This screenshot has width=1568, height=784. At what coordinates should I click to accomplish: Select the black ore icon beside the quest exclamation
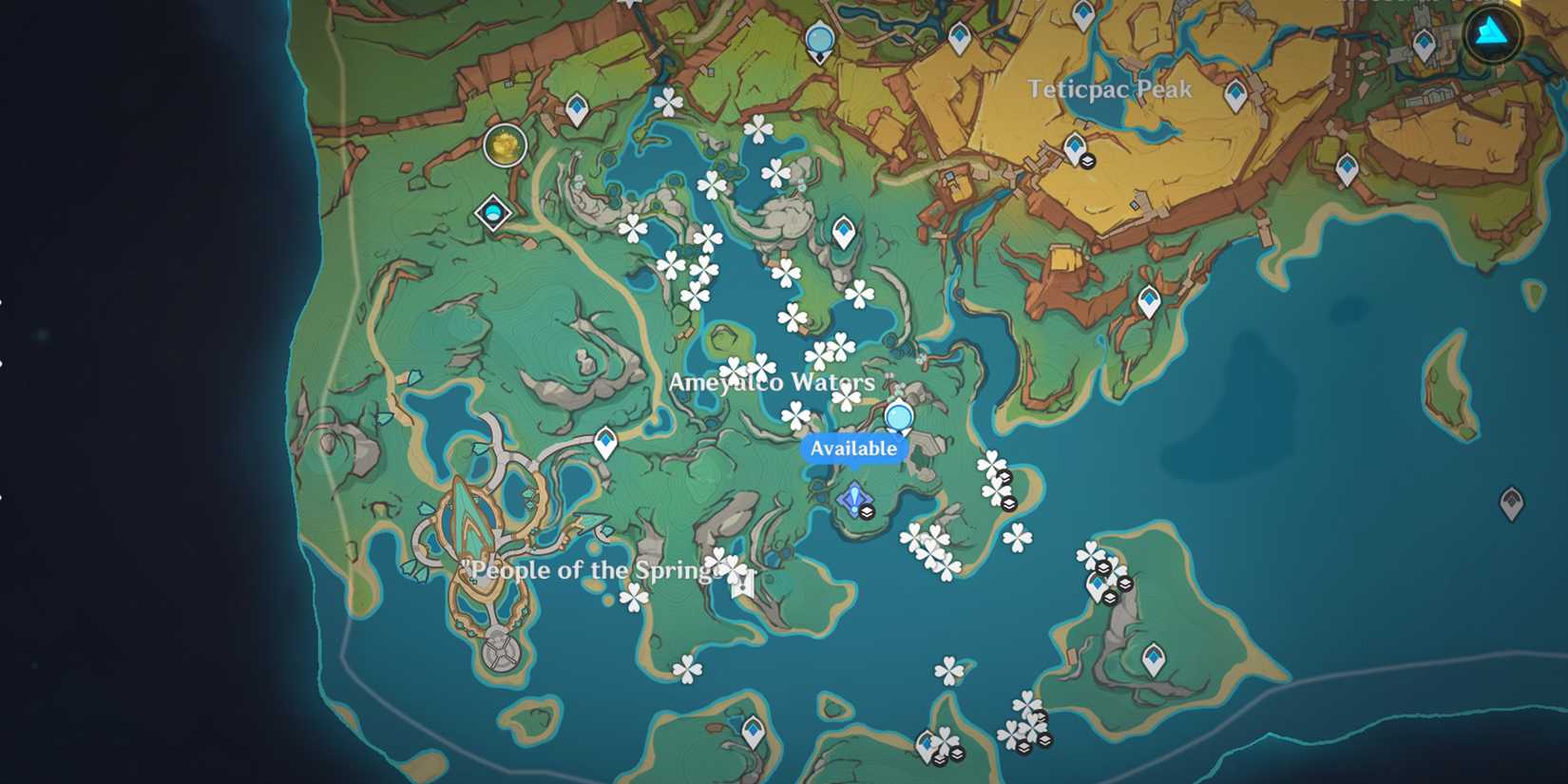pyautogui.click(x=866, y=510)
